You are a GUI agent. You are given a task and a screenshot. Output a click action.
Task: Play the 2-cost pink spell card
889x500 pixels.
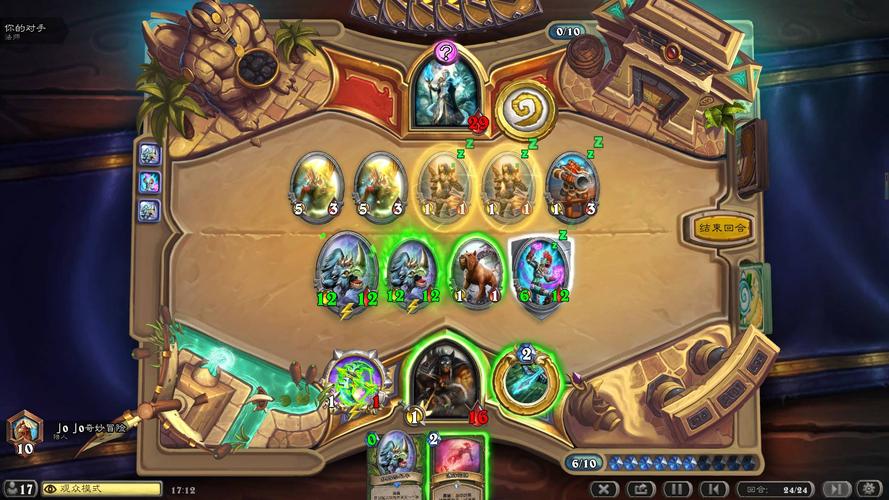457,466
